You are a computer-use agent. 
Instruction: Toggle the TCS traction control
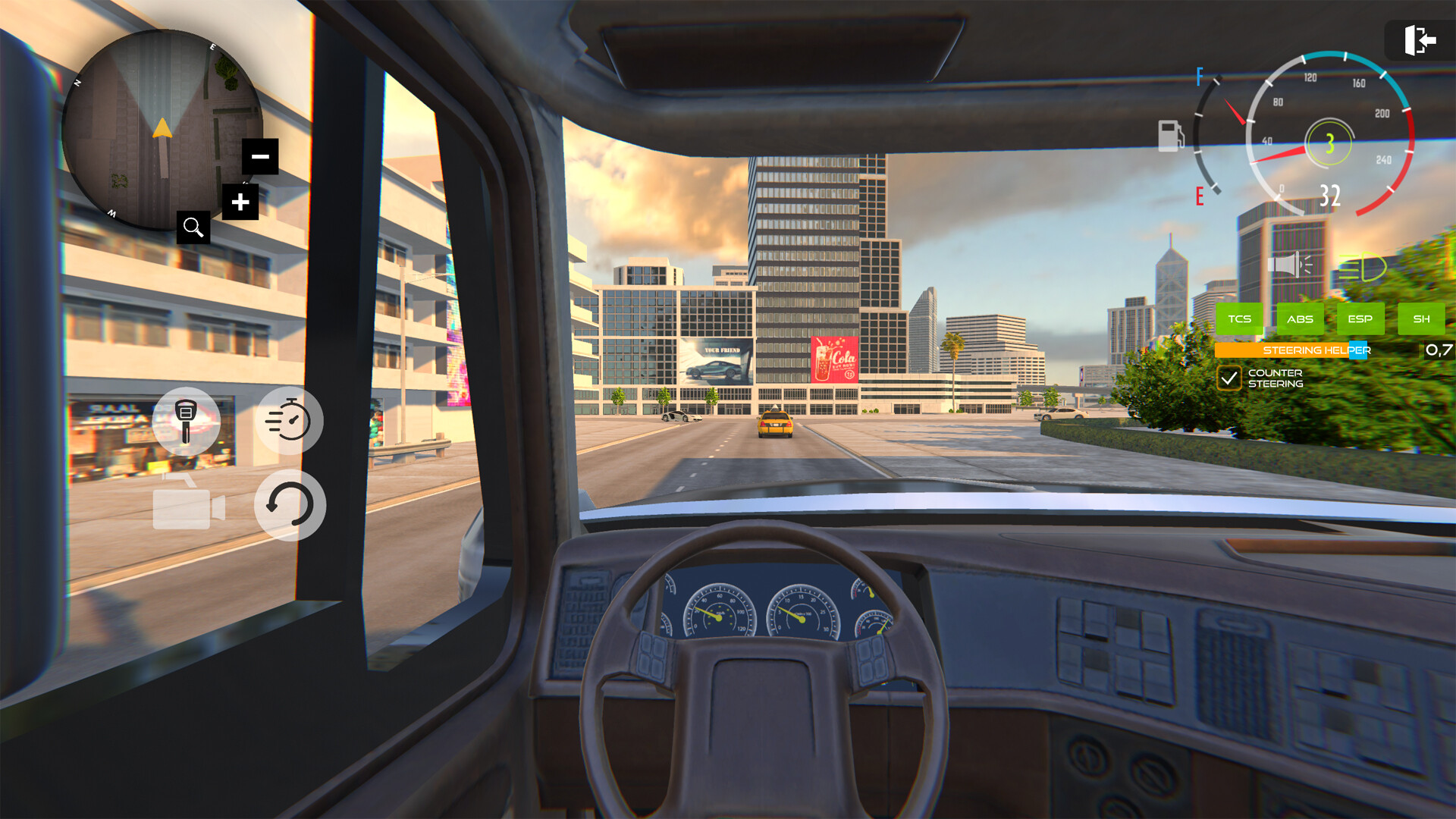coord(1241,319)
